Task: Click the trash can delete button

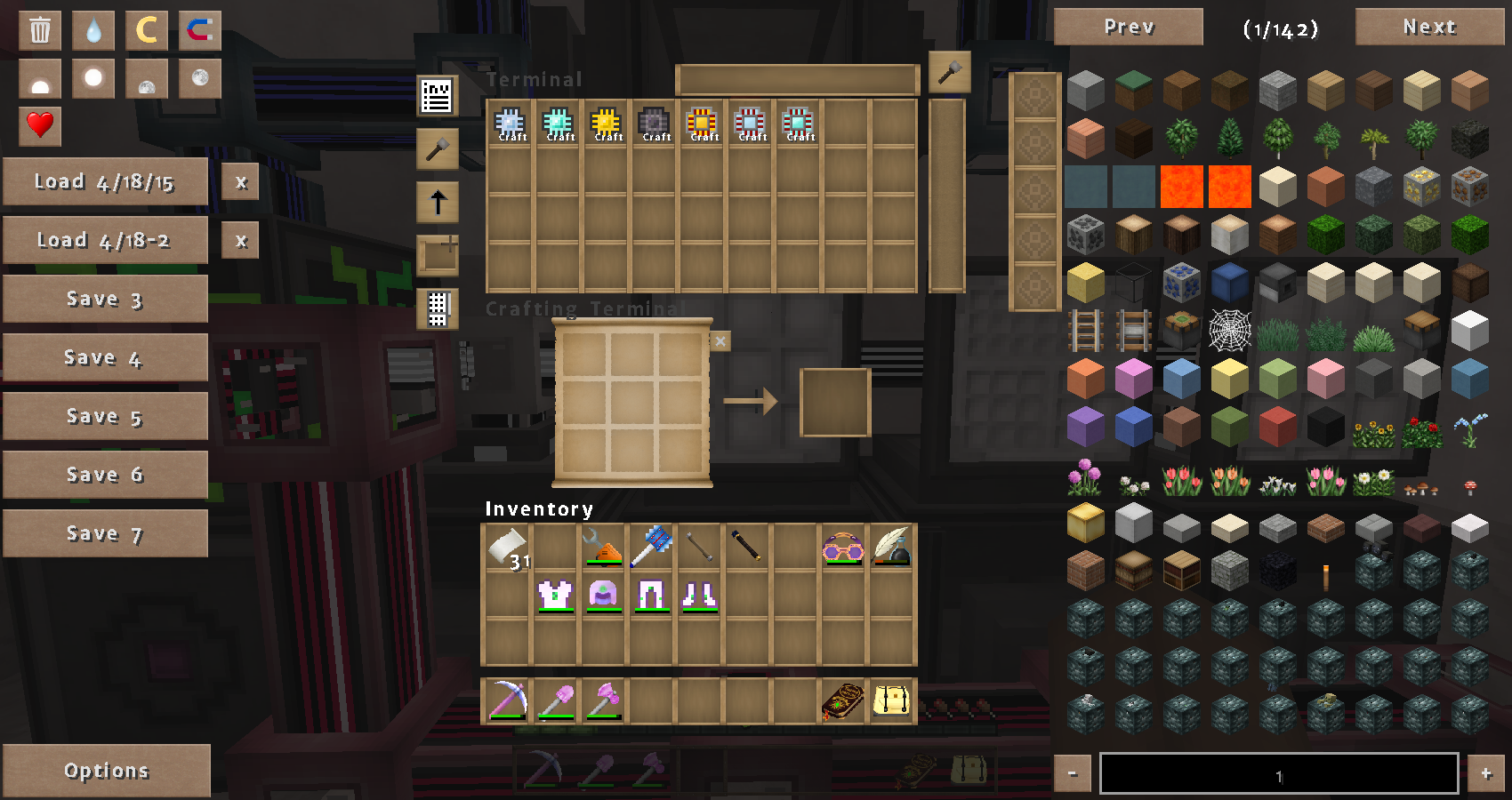Action: (x=40, y=30)
